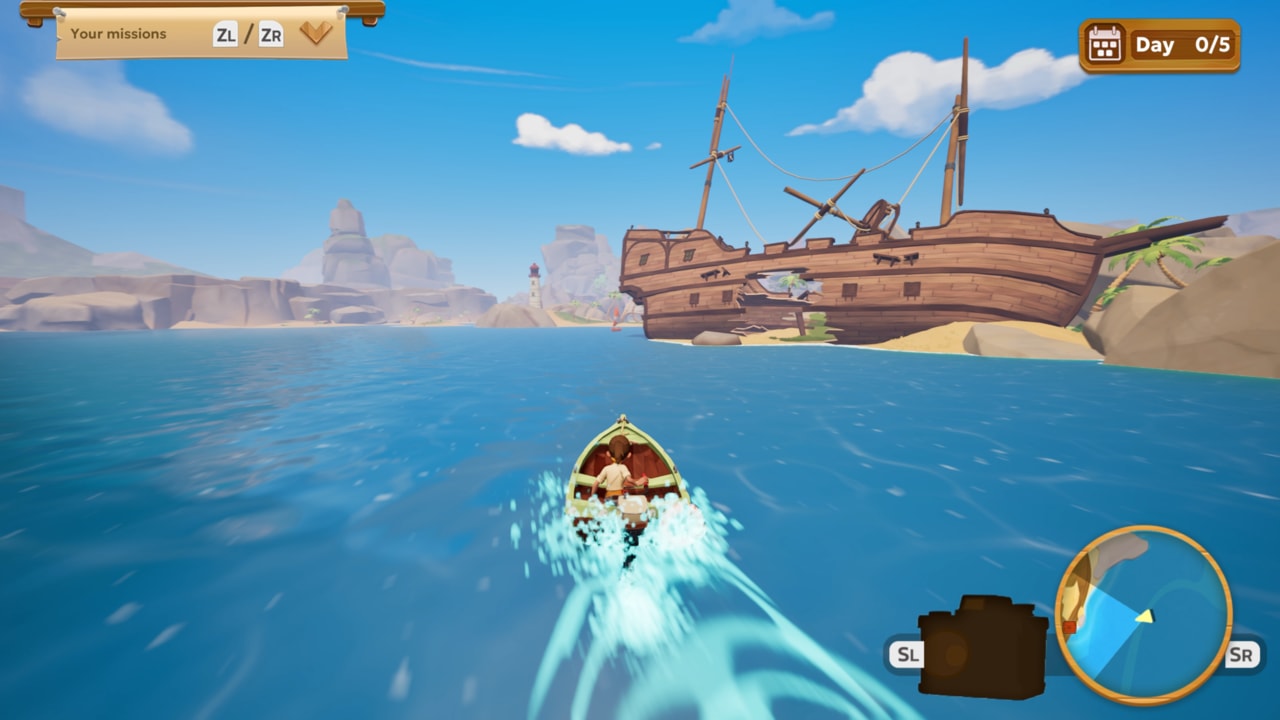
Task: Select the yellow player arrow on the minimap
Action: 1144,616
